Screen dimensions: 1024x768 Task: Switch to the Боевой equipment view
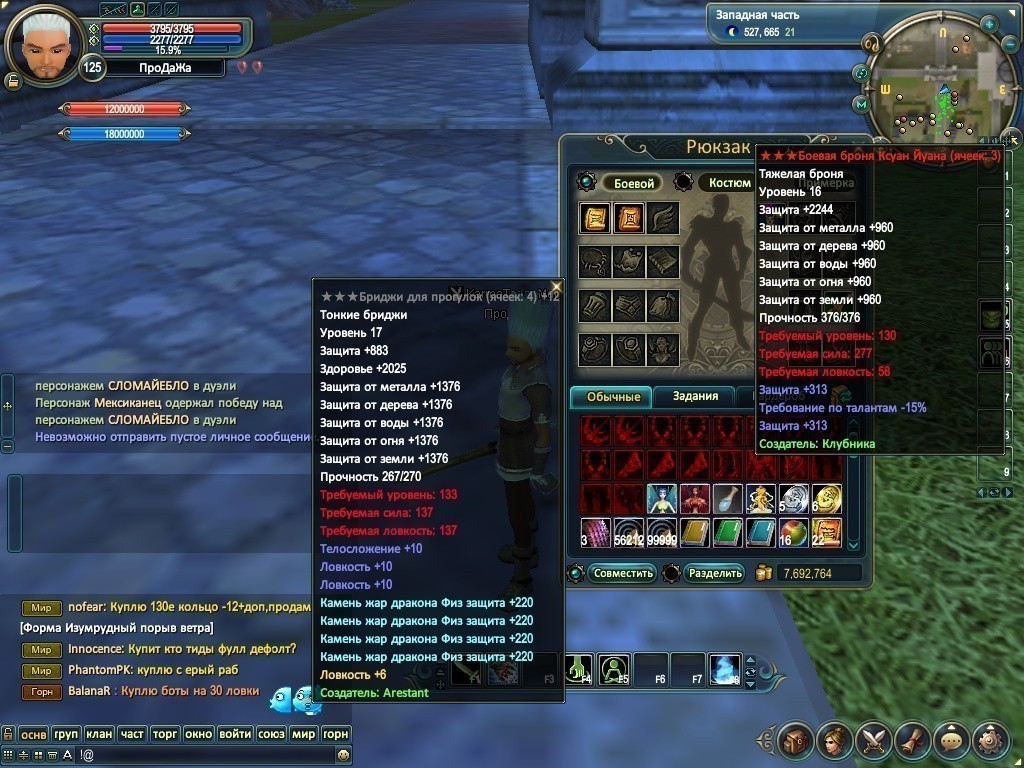pyautogui.click(x=633, y=183)
